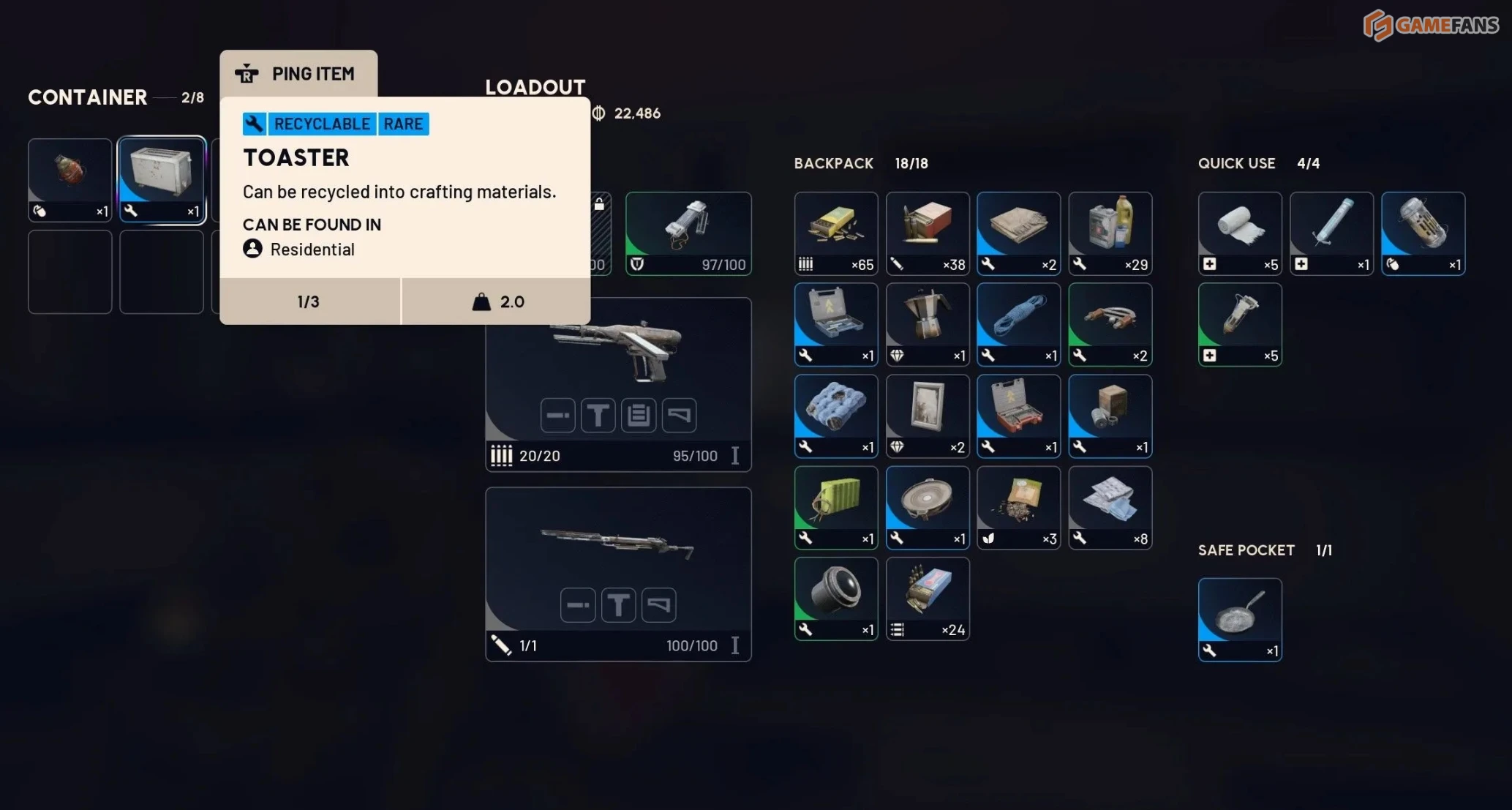The height and width of the screenshot is (810, 1512).
Task: Click the GameFans watermark logo
Action: [1430, 26]
